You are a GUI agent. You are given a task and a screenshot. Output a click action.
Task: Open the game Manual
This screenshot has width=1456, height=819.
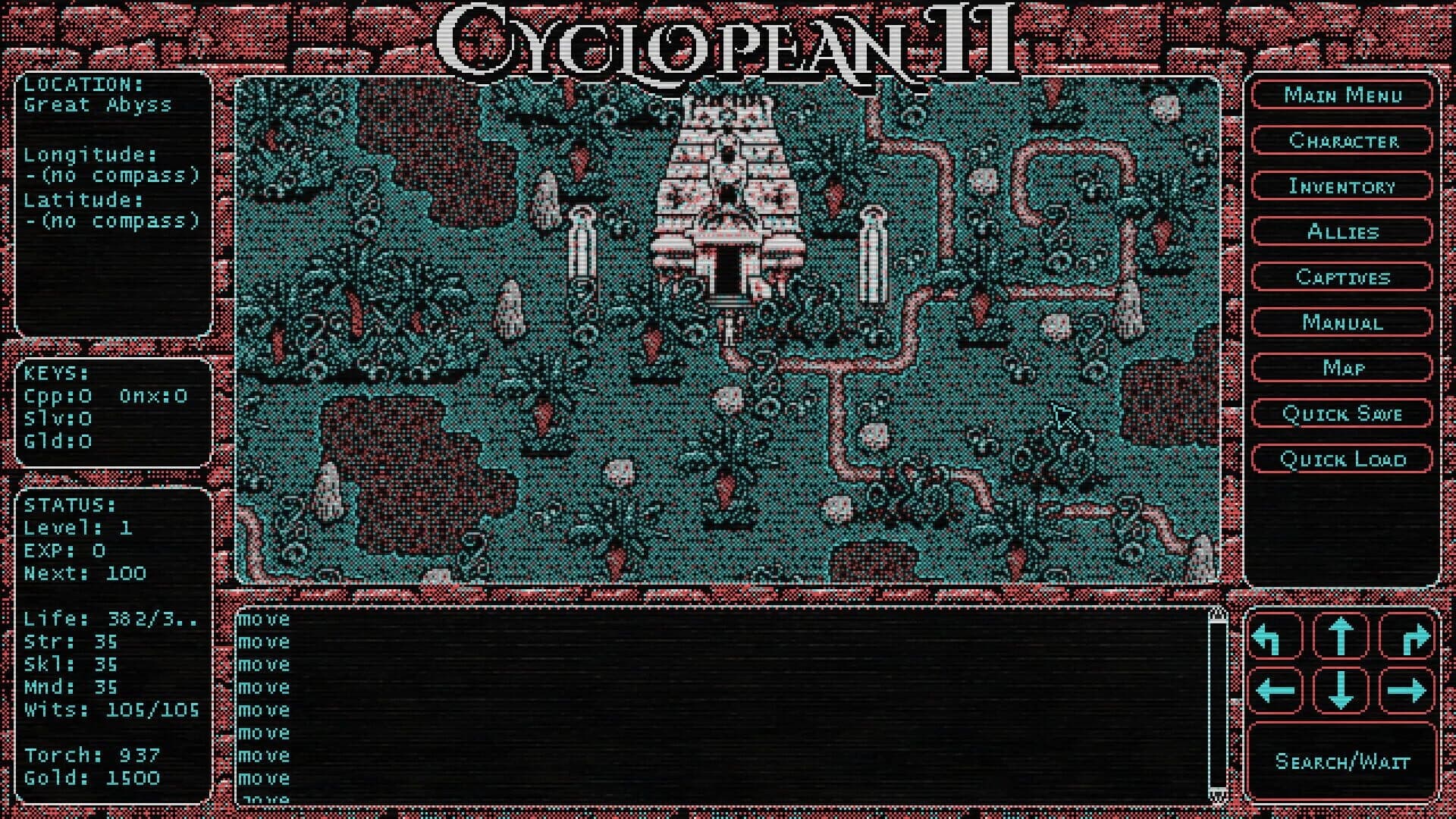click(1341, 323)
